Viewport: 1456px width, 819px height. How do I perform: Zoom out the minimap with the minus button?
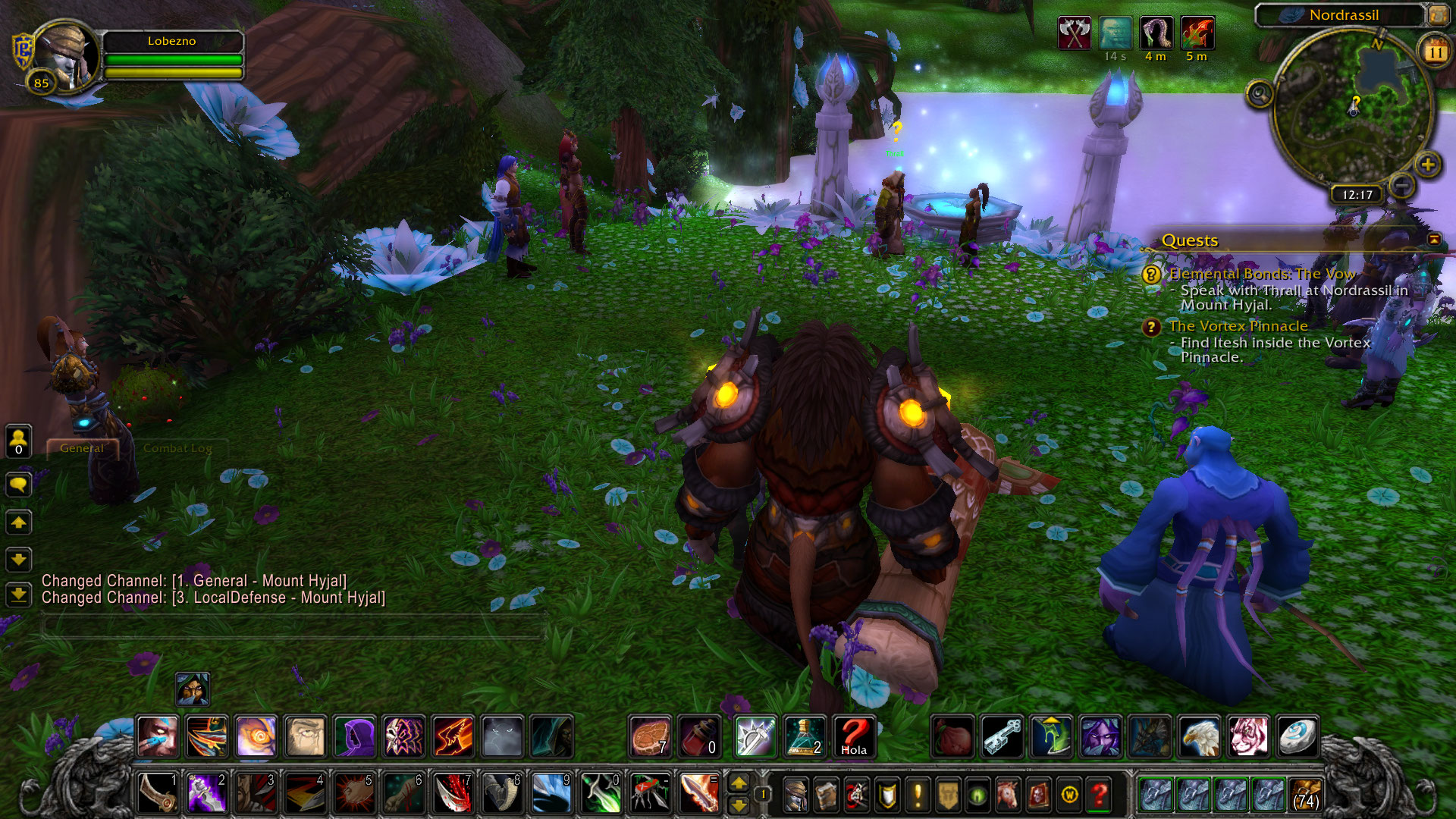(1402, 186)
